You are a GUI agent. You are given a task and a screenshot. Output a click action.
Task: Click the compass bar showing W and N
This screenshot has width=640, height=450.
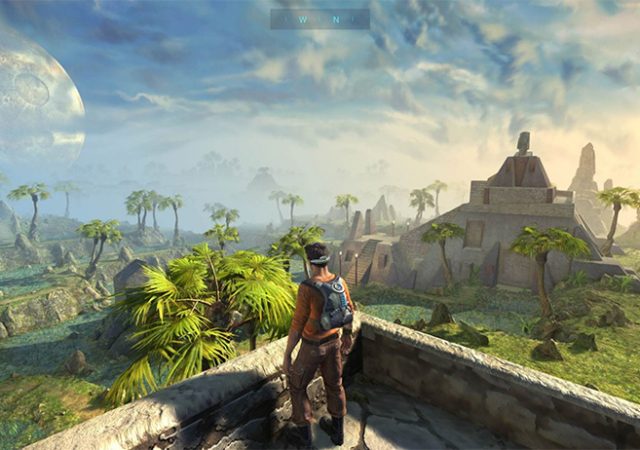coord(320,19)
